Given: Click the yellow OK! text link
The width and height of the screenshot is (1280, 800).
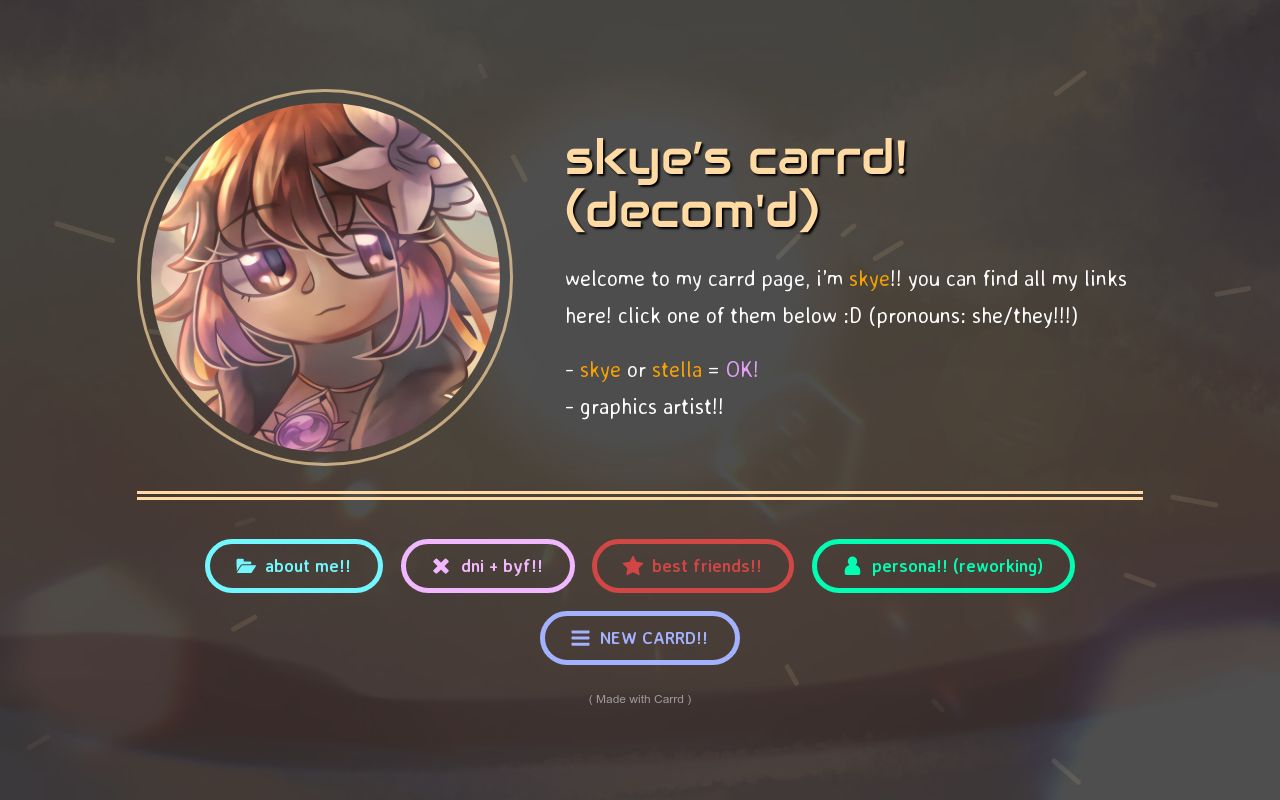Looking at the screenshot, I should click(742, 369).
